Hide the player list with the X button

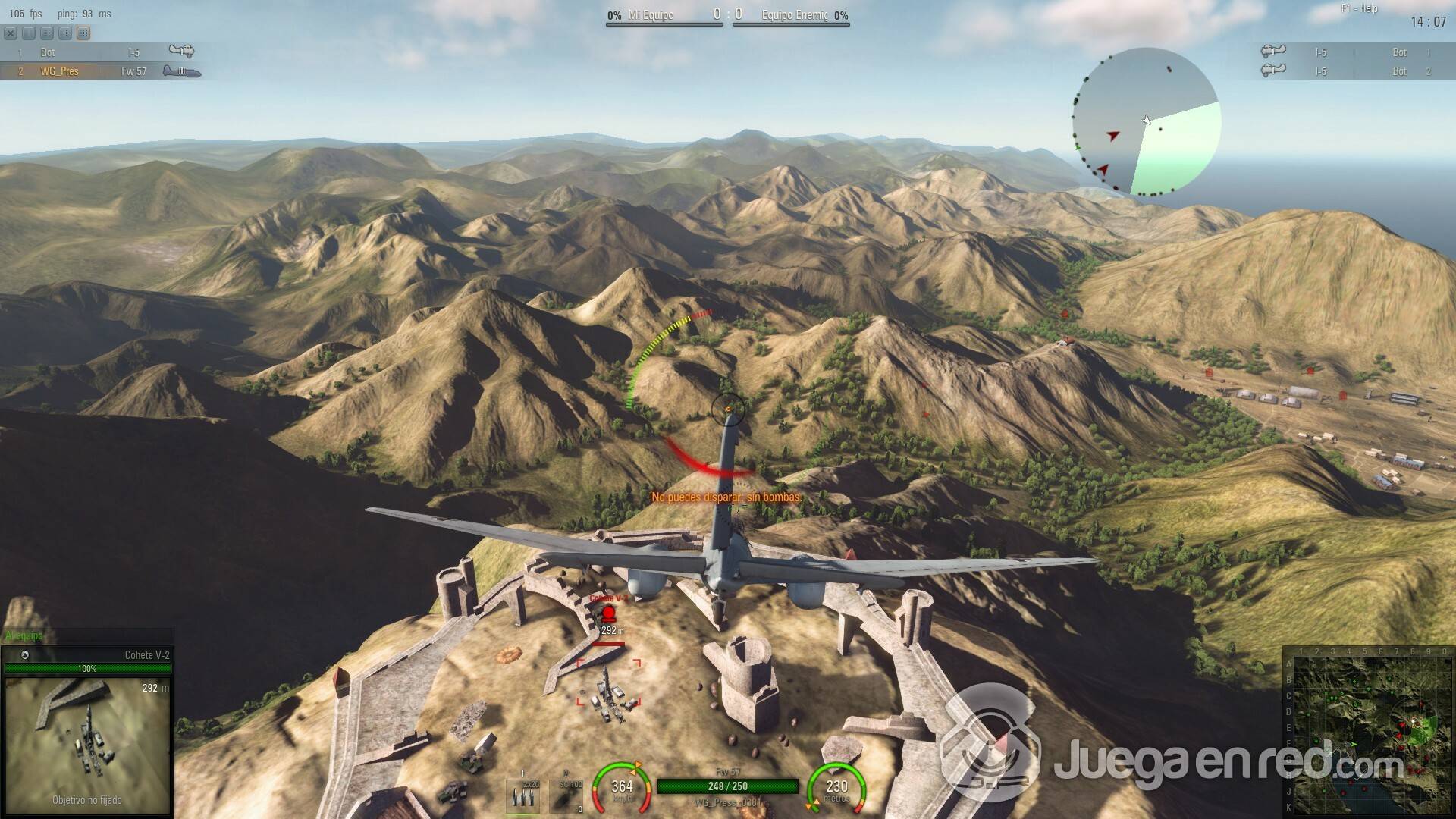pyautogui.click(x=11, y=33)
